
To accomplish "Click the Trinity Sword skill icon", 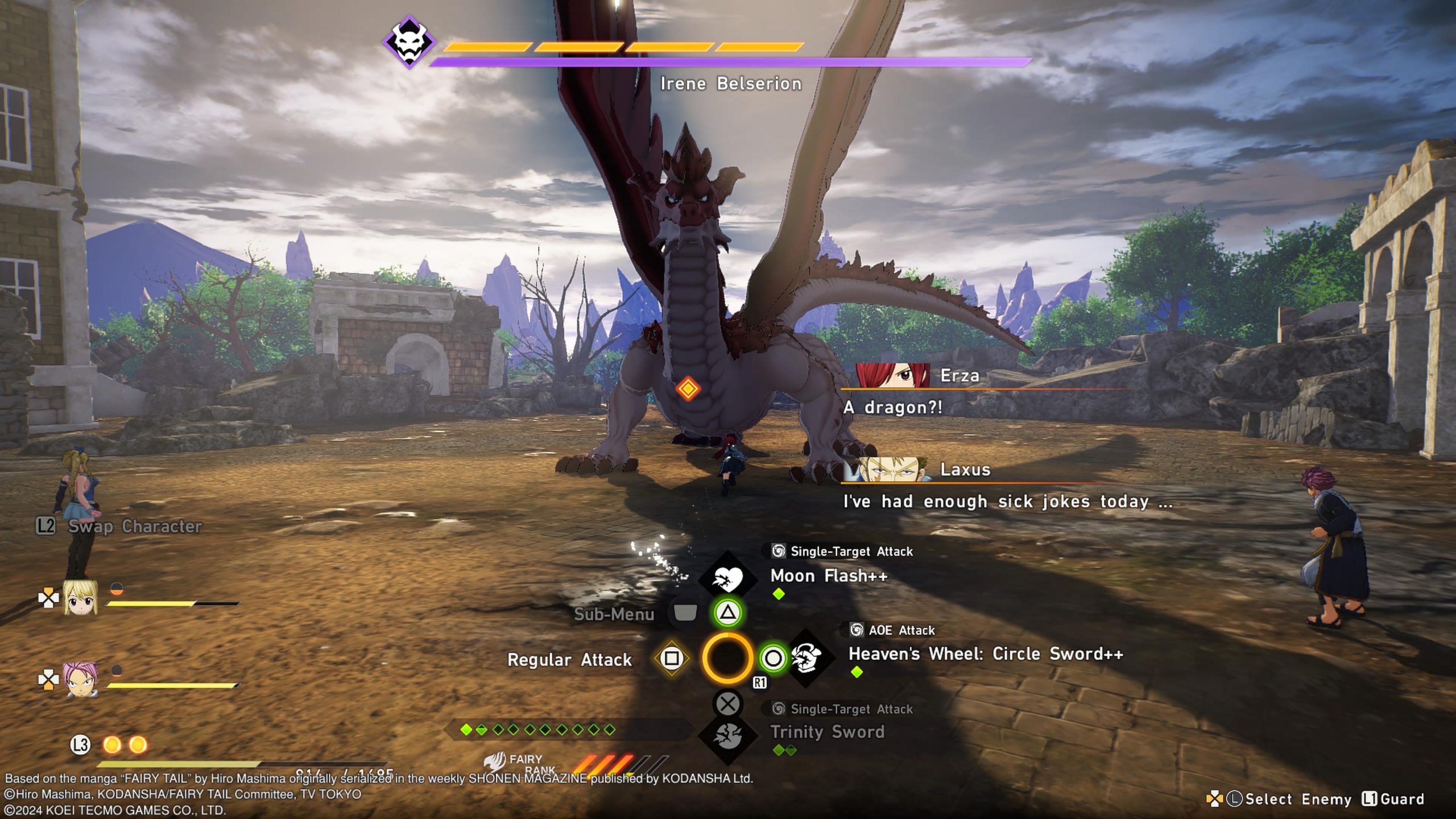I will pyautogui.click(x=727, y=736).
